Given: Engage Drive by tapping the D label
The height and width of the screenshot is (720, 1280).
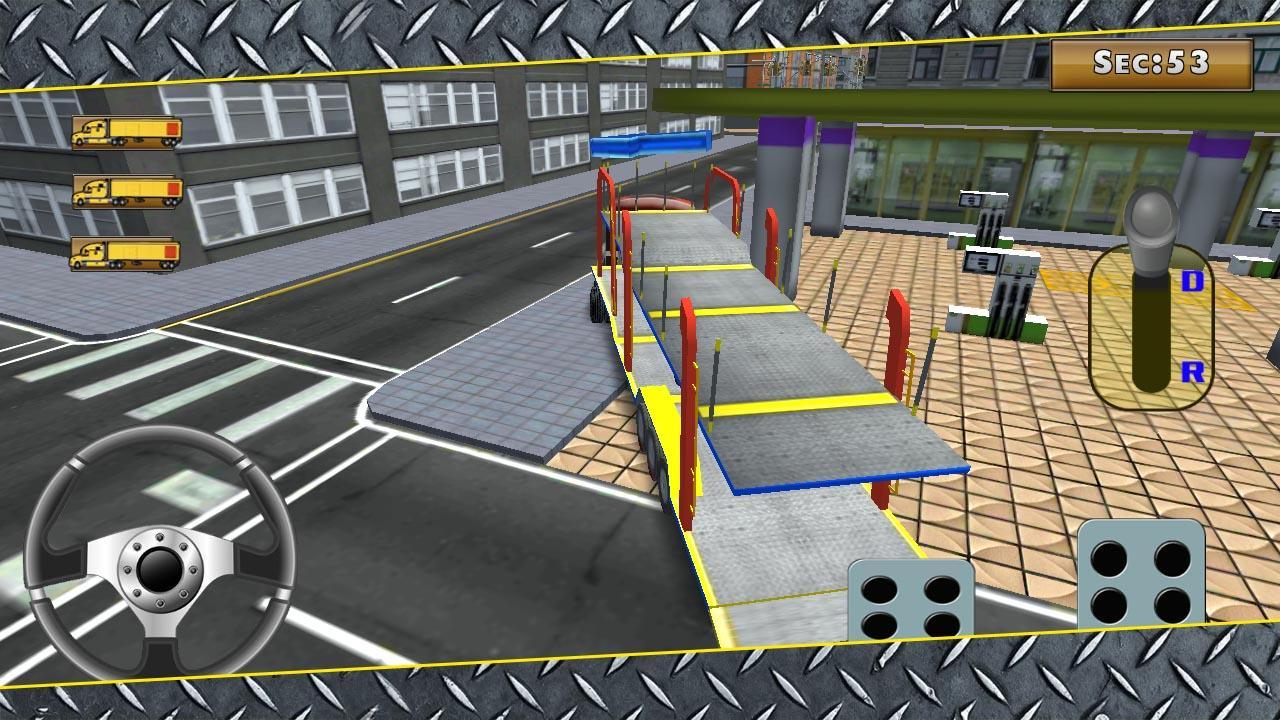Looking at the screenshot, I should (x=1190, y=280).
